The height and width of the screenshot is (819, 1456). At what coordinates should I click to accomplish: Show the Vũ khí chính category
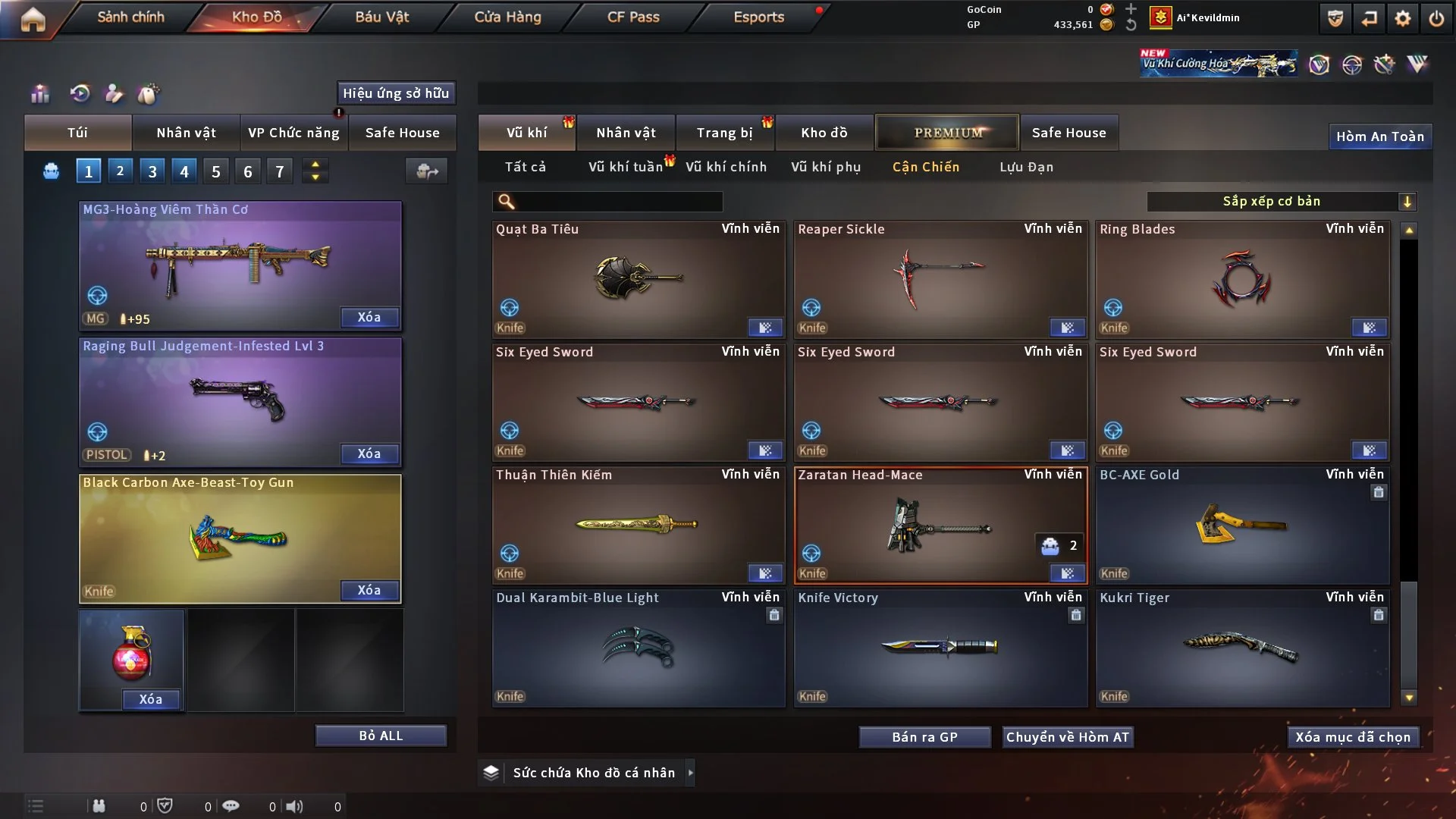click(726, 167)
